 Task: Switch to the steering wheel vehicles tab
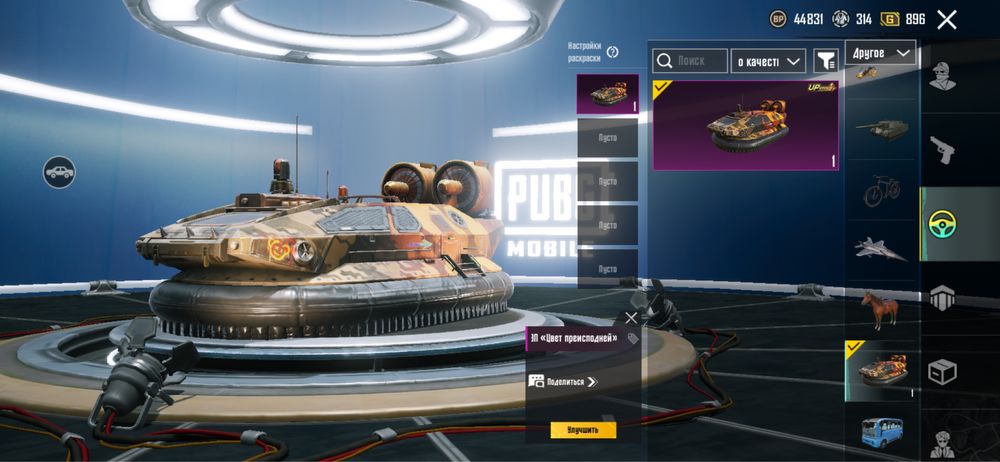[942, 224]
